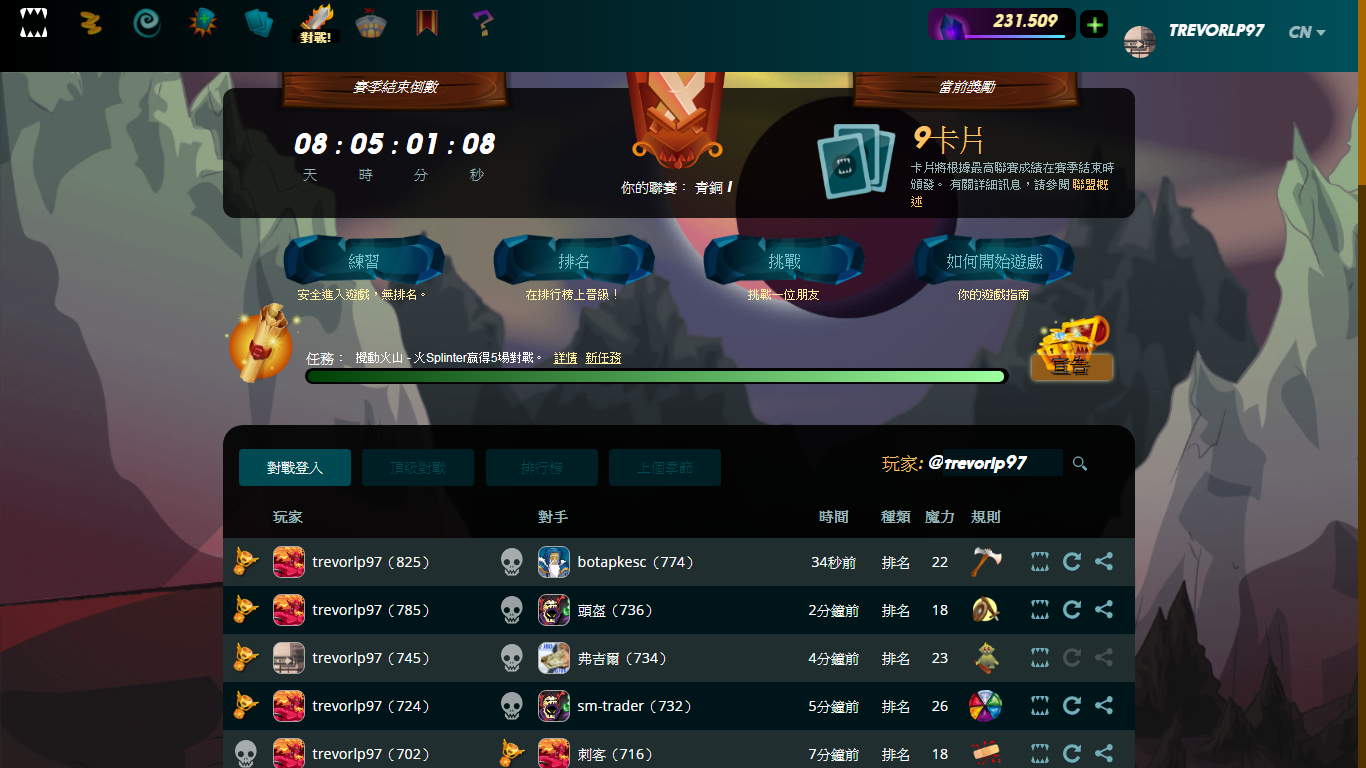
Task: Click the card pack opening icon
Action: pos(203,24)
